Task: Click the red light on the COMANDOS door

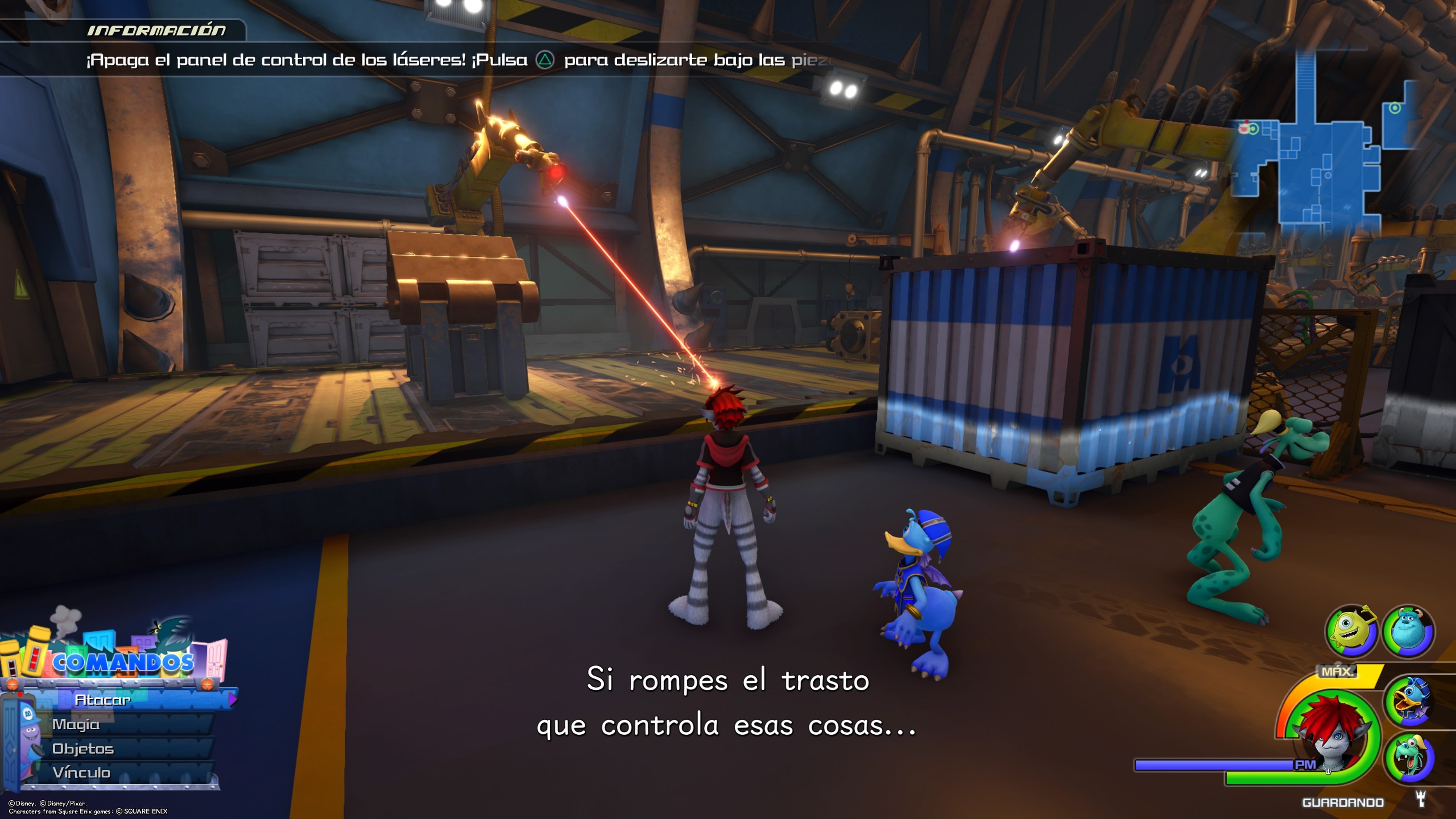Action: [x=19, y=695]
